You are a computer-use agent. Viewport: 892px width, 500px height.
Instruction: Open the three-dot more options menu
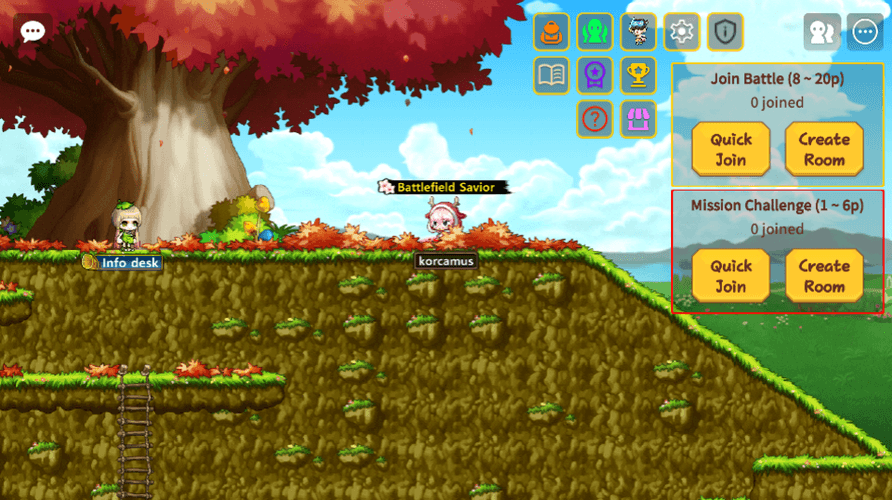tap(865, 32)
